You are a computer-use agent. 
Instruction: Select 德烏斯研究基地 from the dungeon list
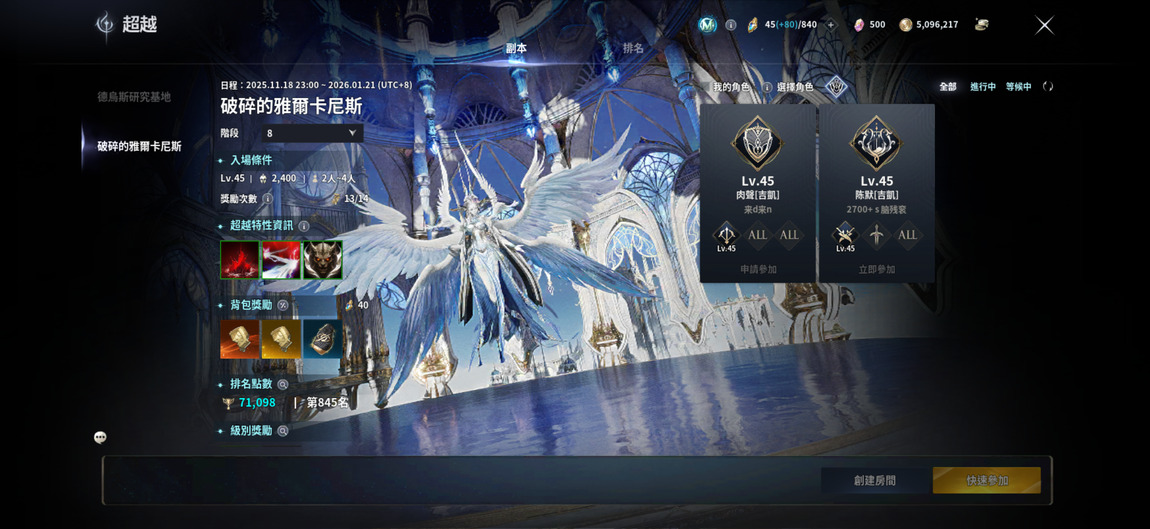tap(134, 97)
